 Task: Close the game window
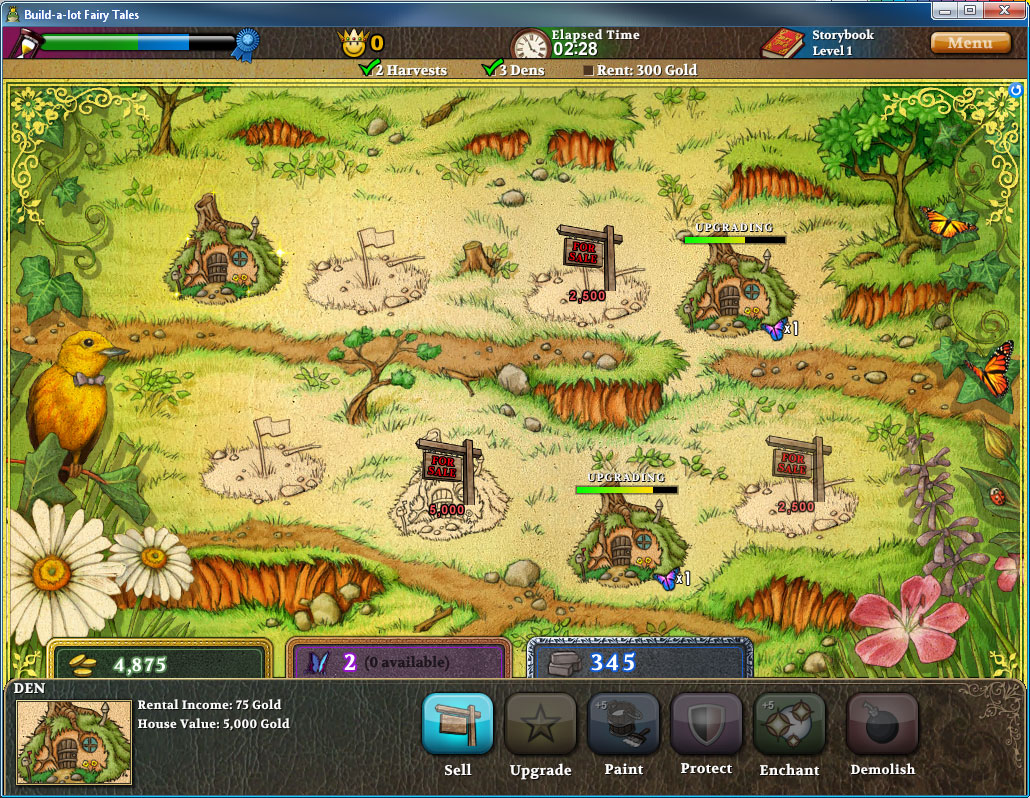tap(1005, 10)
